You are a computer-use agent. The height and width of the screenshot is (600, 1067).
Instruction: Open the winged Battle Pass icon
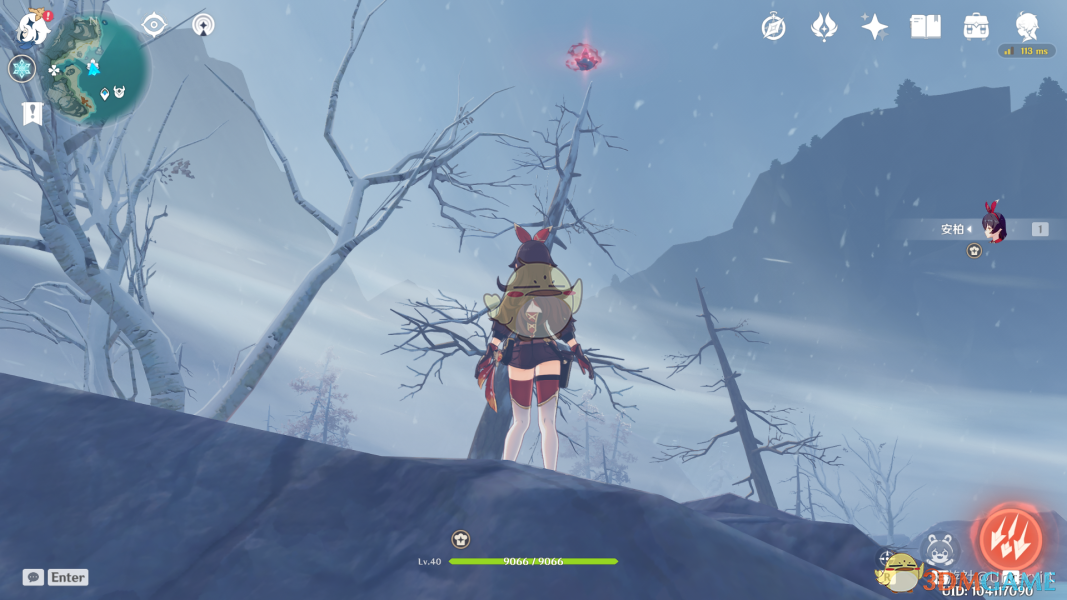(824, 27)
